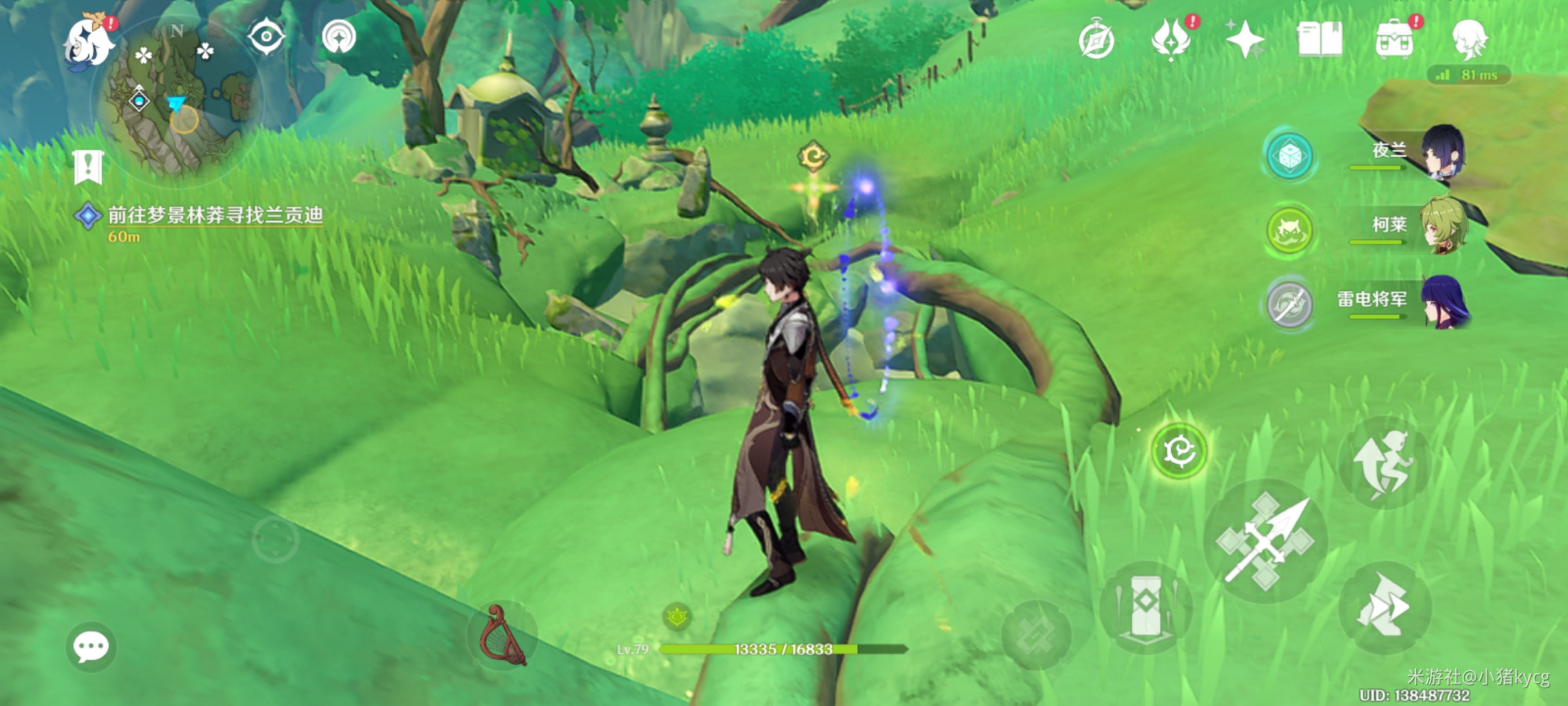
Task: Tap the sprint dash button
Action: click(x=1384, y=608)
